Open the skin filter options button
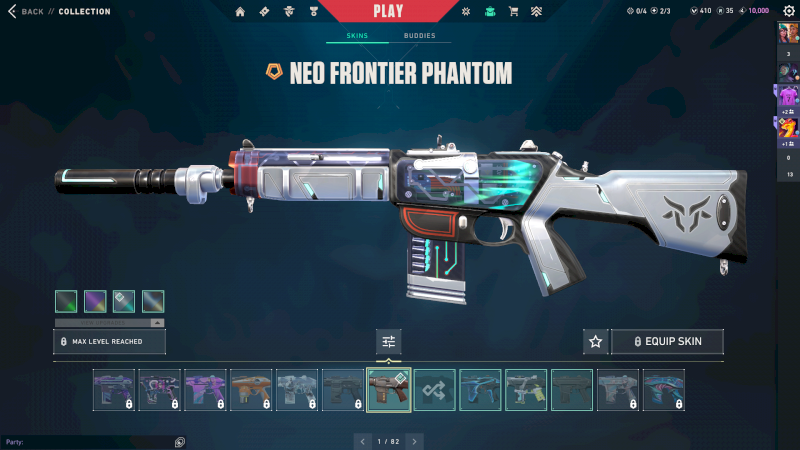 [389, 342]
